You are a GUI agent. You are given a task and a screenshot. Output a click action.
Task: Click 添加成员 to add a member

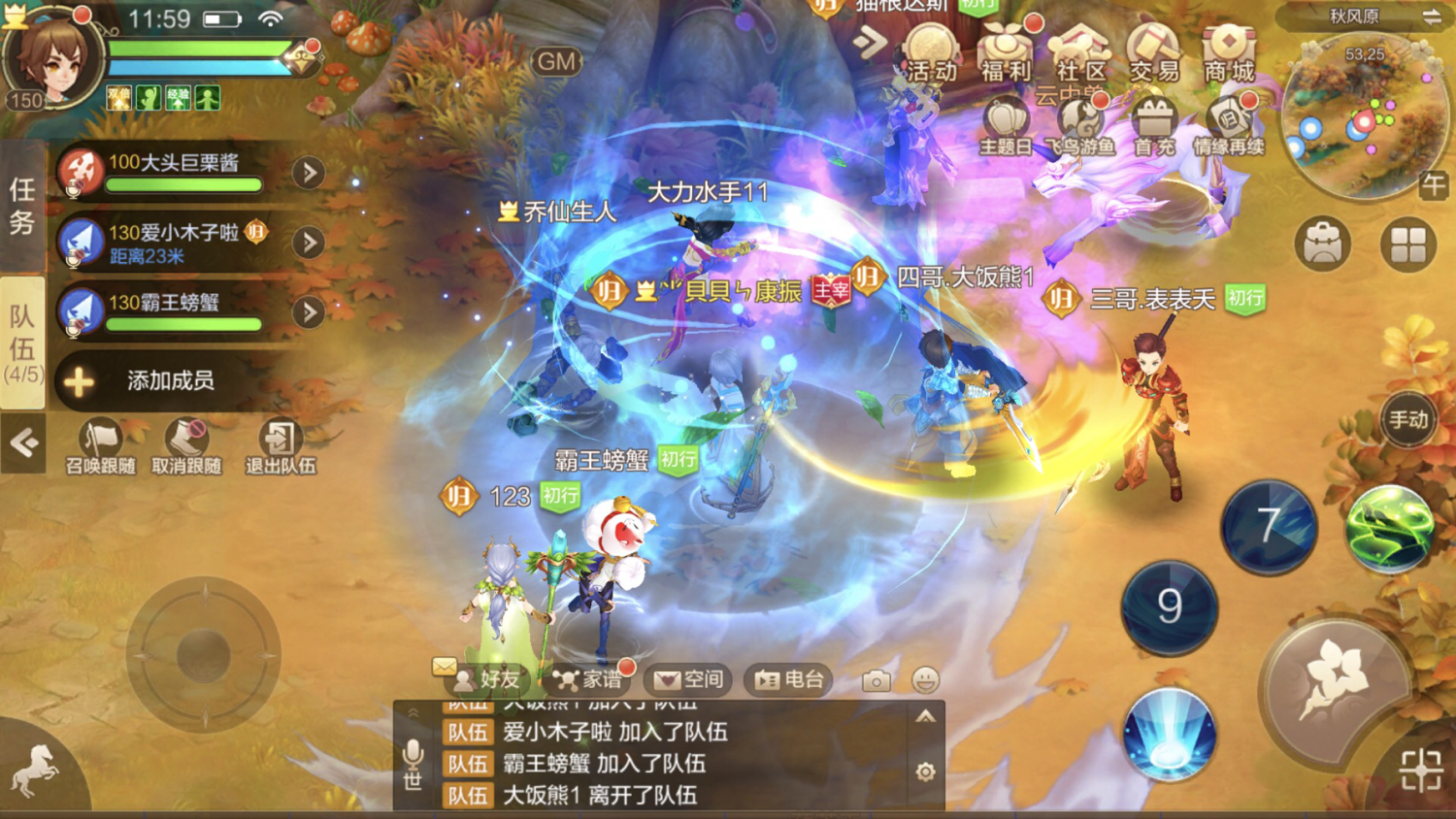(x=170, y=380)
